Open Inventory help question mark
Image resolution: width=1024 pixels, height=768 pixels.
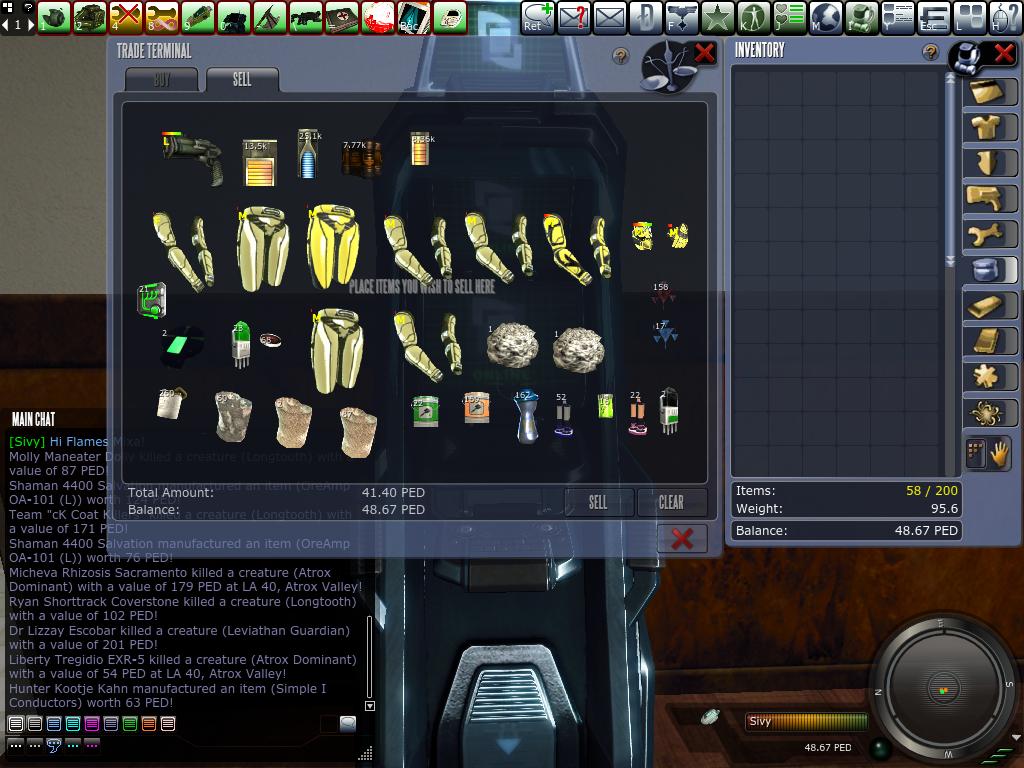pos(930,52)
